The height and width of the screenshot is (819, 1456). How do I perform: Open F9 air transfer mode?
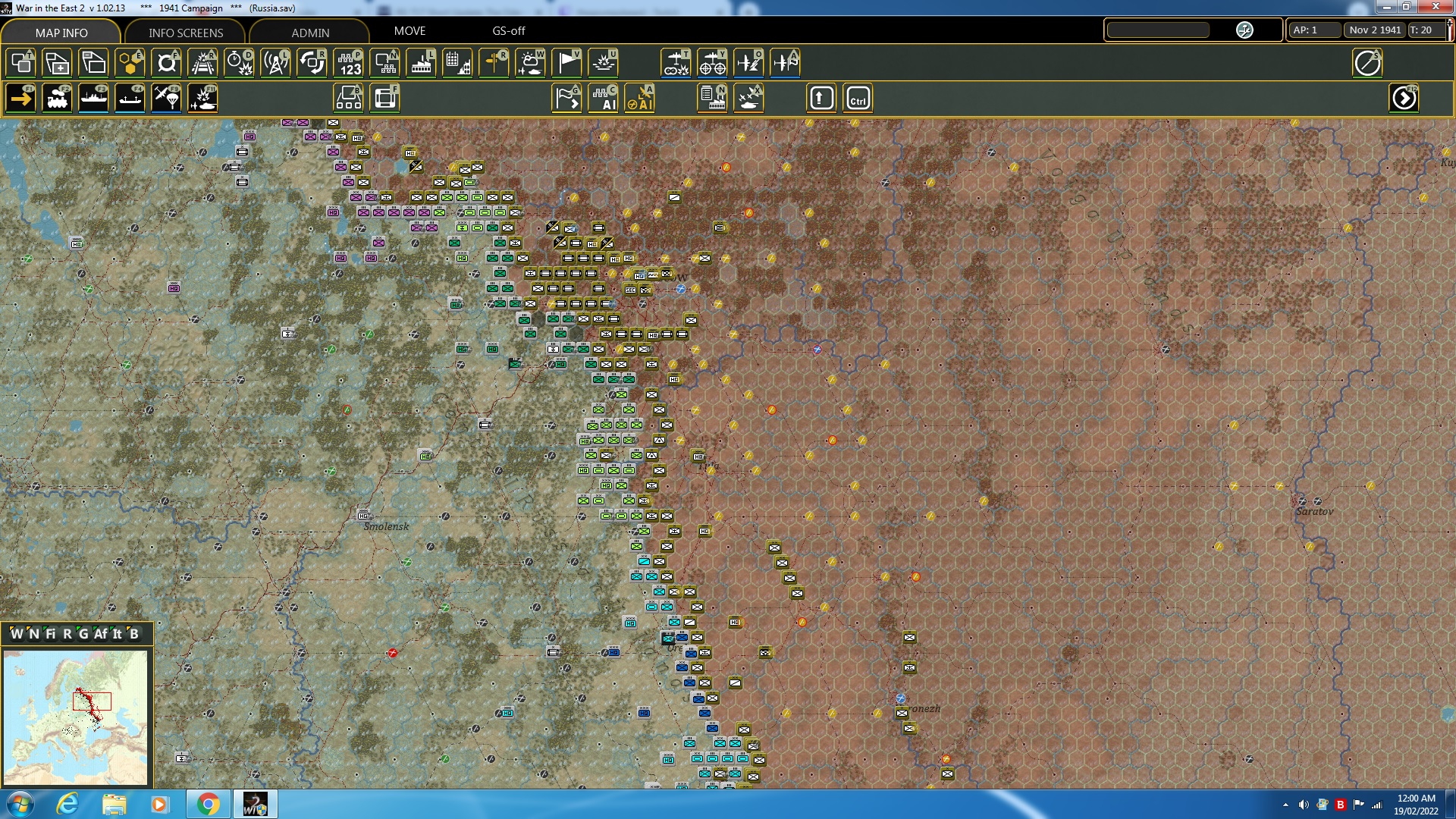(x=166, y=98)
